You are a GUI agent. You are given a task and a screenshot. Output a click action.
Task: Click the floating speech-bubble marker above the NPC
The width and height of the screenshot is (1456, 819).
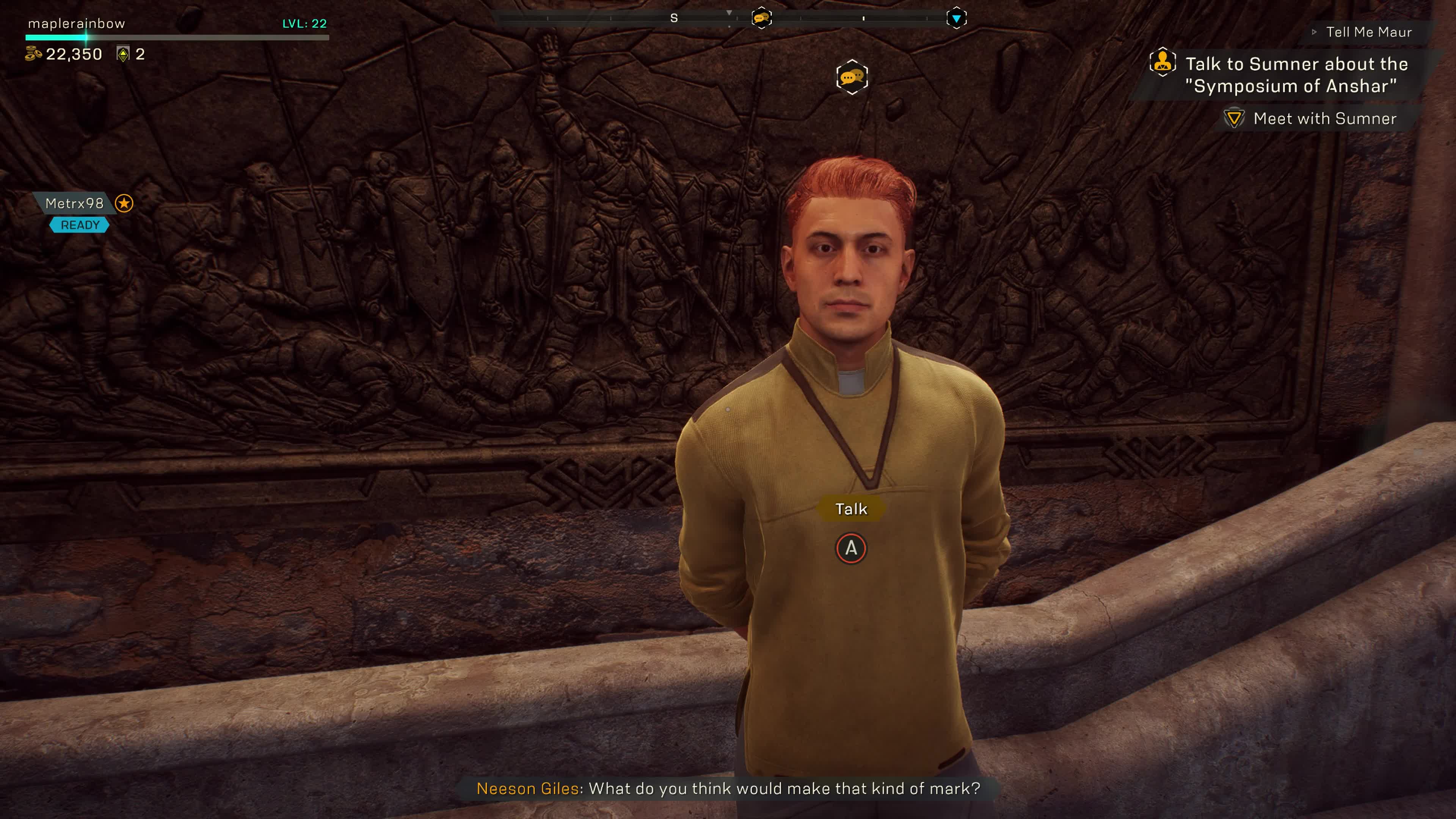coord(852,77)
